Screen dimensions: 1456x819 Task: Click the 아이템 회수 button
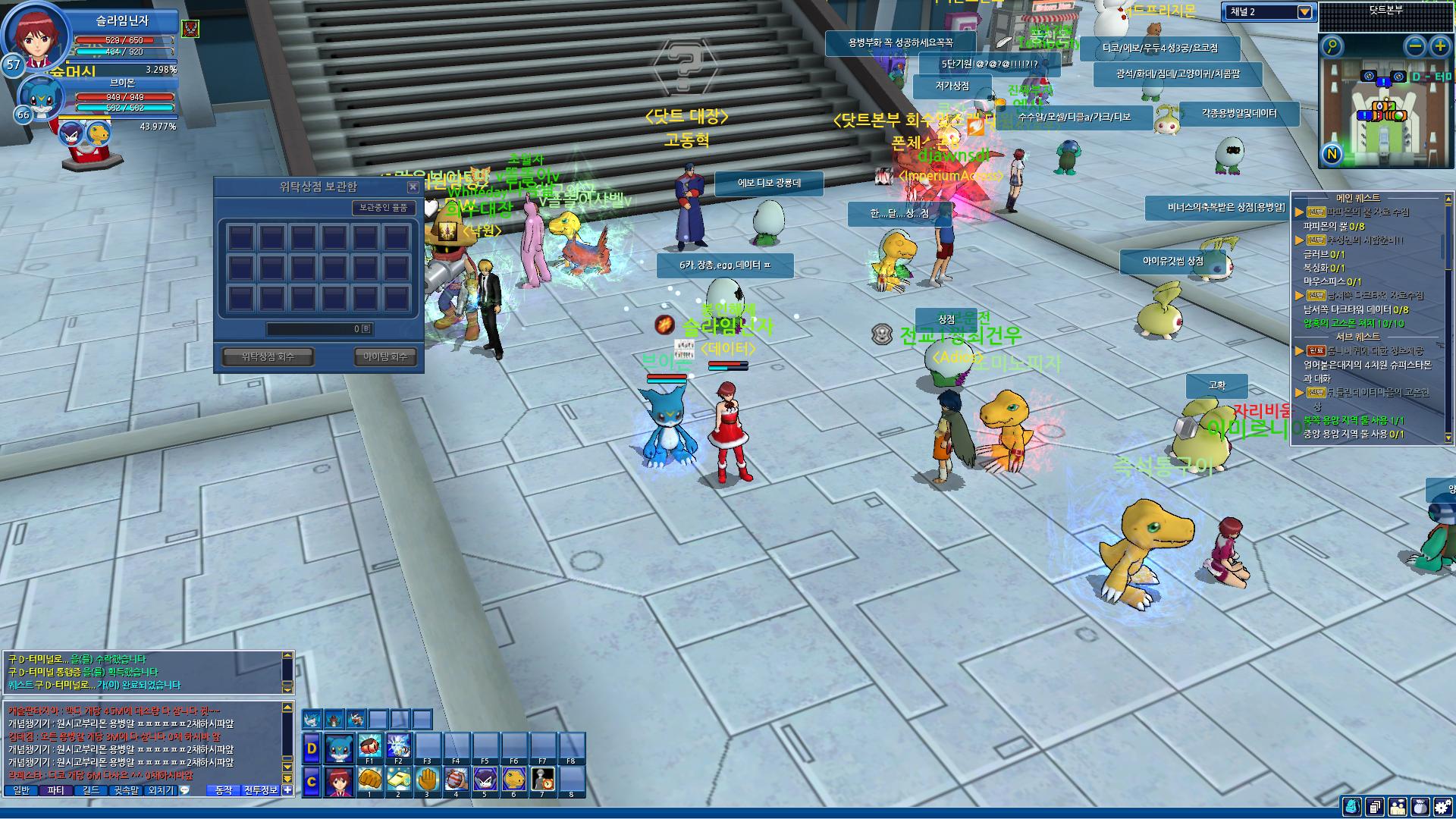pyautogui.click(x=385, y=356)
